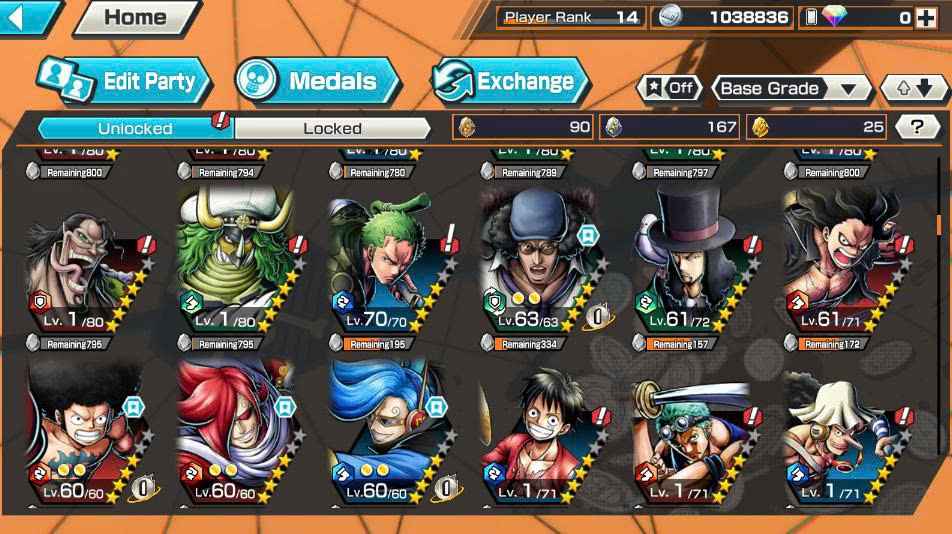Select the red-haired character at Lv. 60
Screen dimensions: 952x534
(x=235, y=430)
